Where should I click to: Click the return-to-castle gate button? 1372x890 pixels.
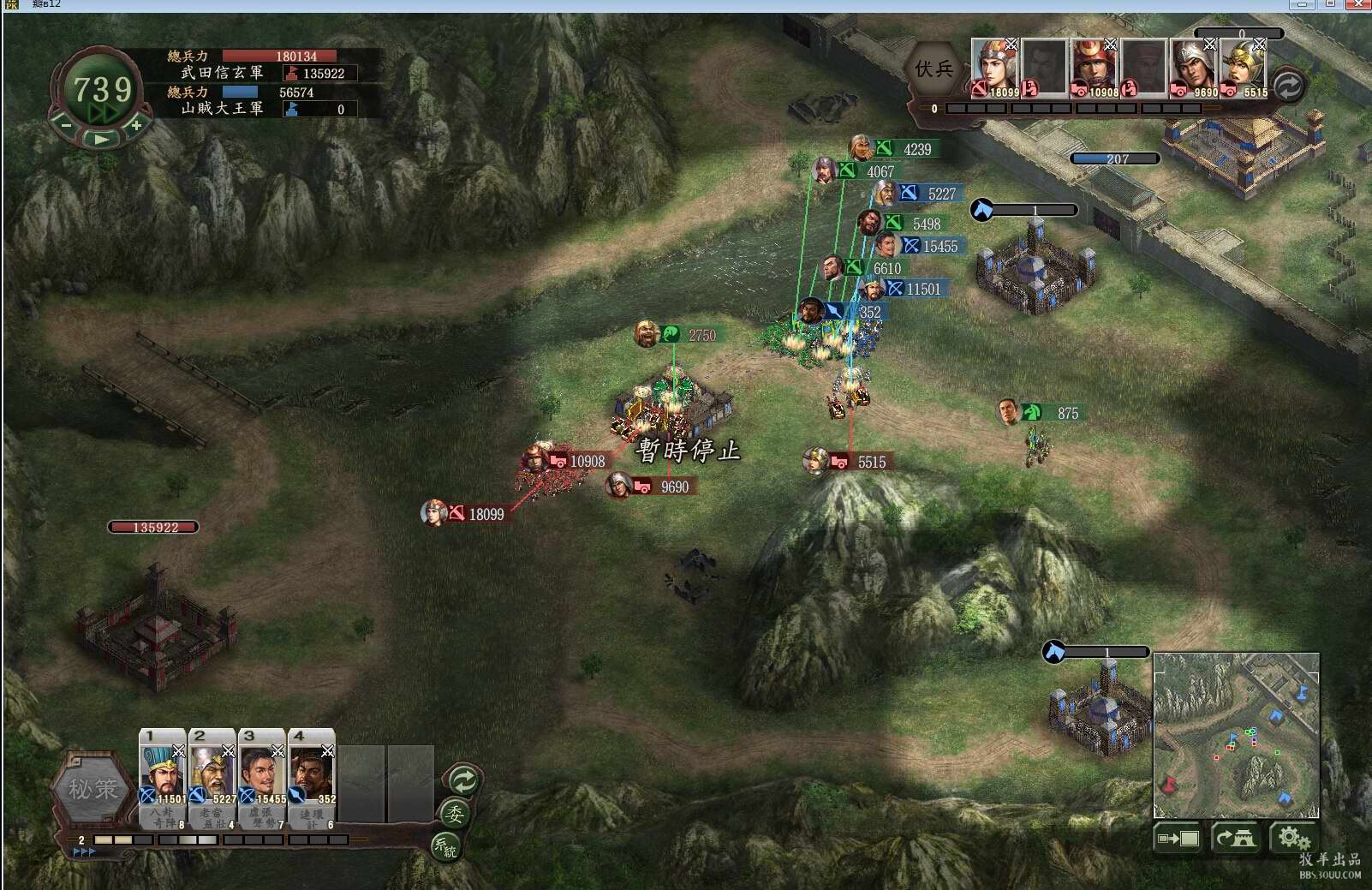click(1236, 838)
